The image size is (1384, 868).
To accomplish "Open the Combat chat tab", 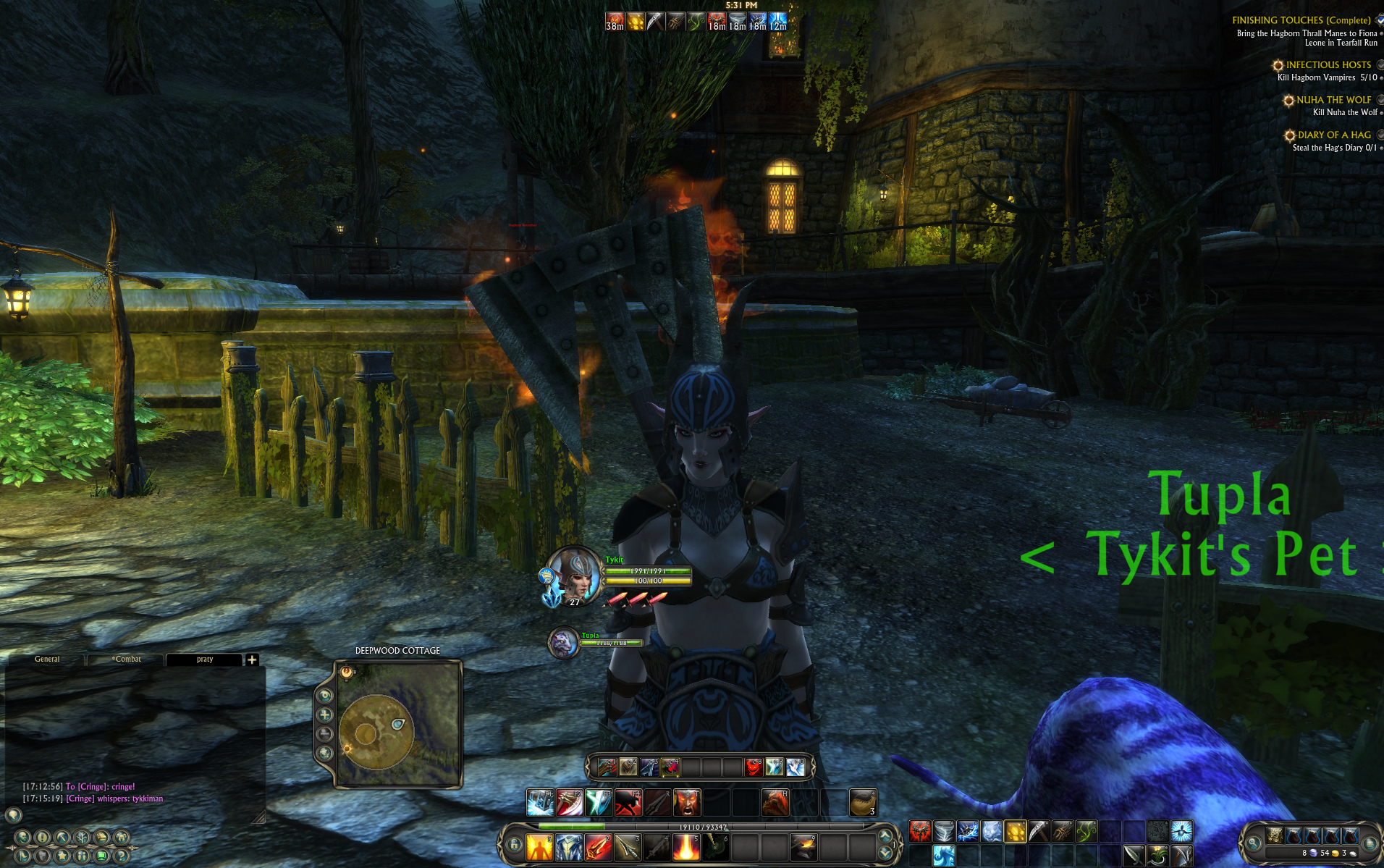I will click(127, 660).
